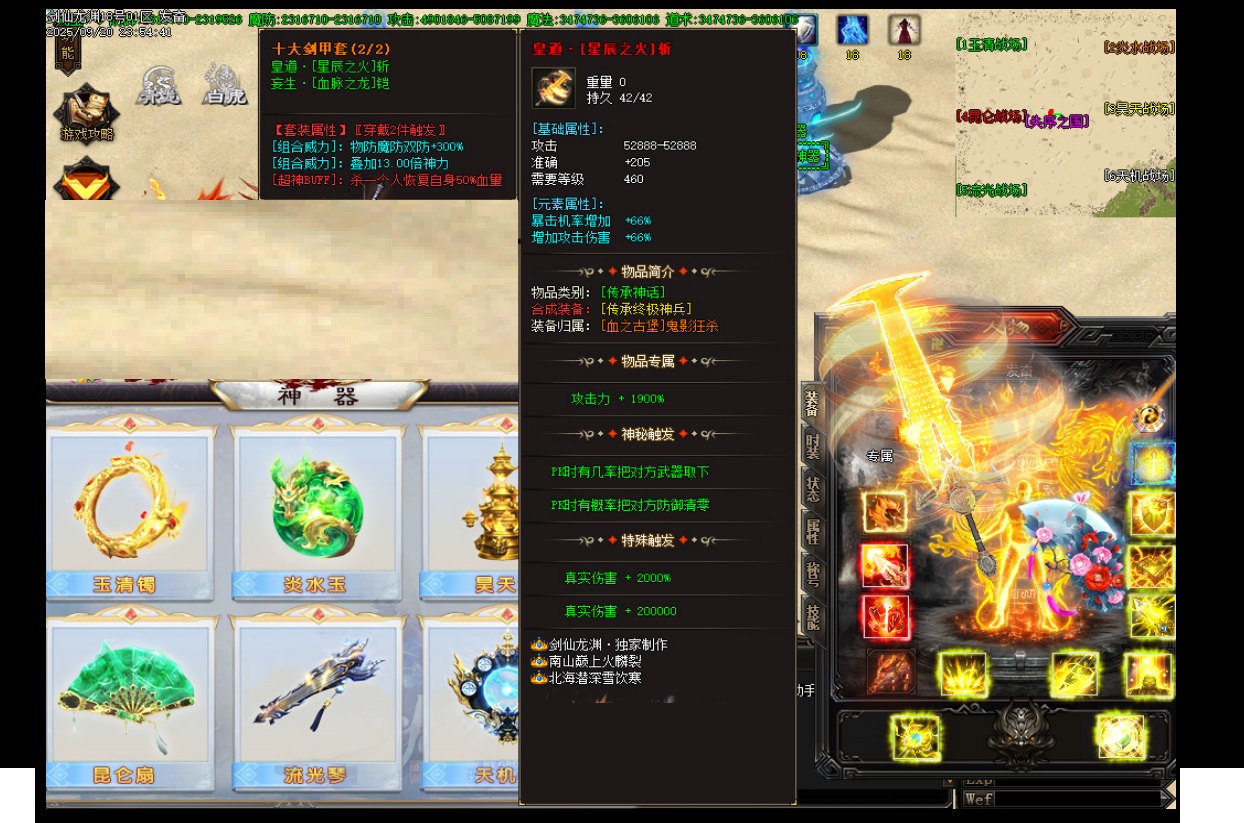The height and width of the screenshot is (823, 1244).
Task: Go to 4昆仑战场 on the minimap
Action: click(x=985, y=116)
